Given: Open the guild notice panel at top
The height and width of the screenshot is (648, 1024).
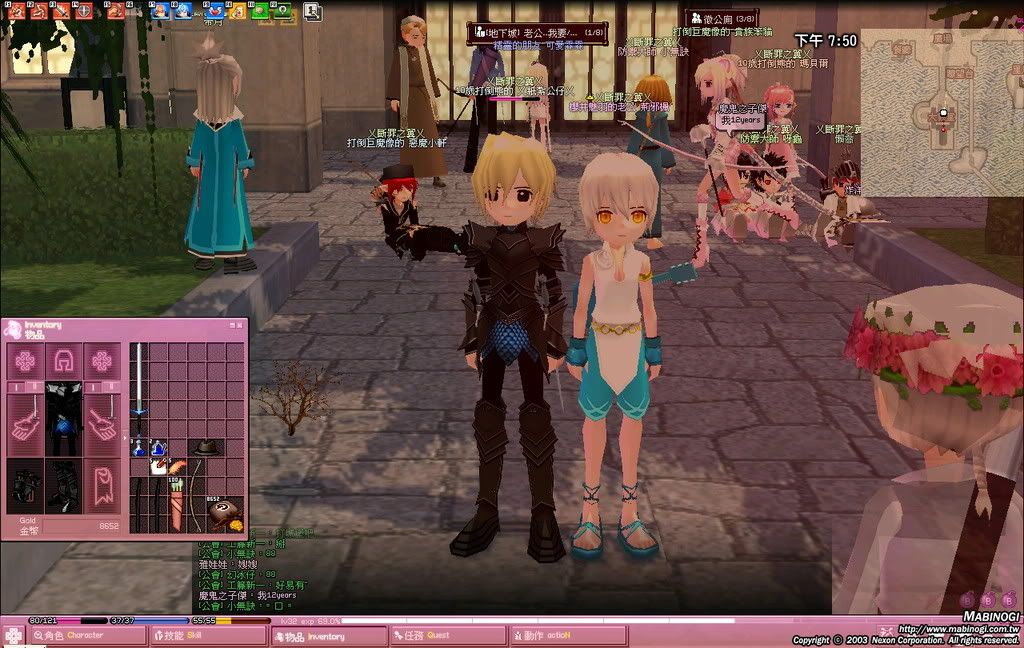Looking at the screenshot, I should (721, 17).
